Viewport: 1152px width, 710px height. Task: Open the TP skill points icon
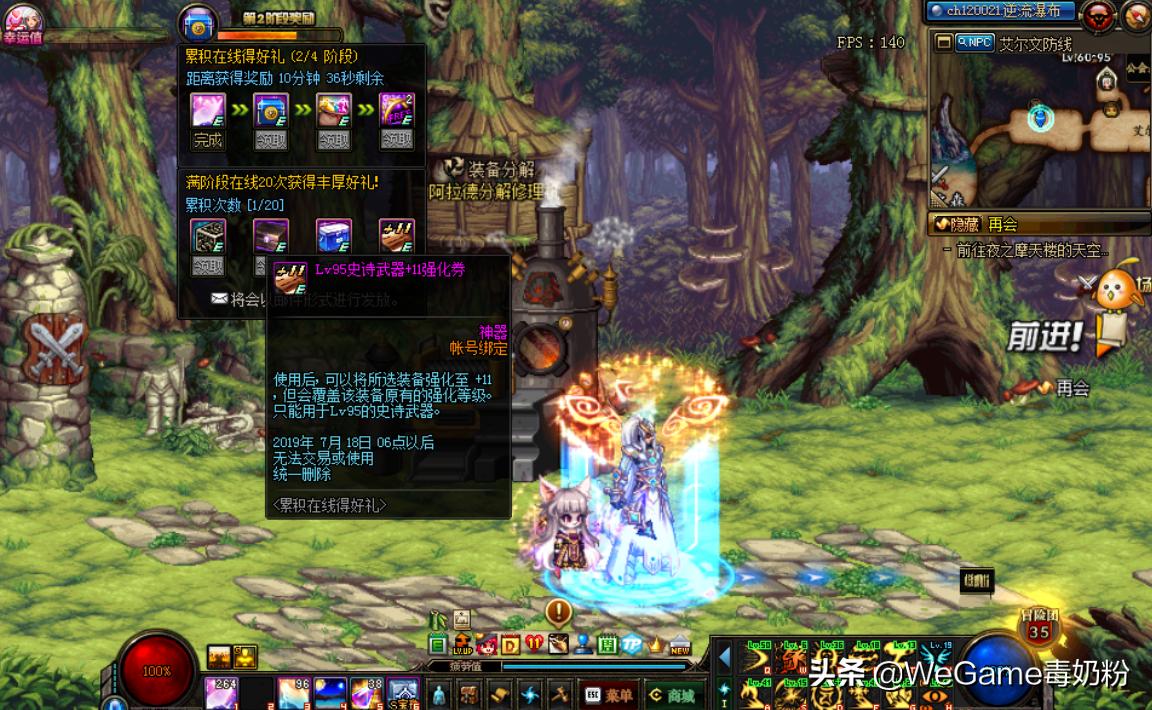632,644
